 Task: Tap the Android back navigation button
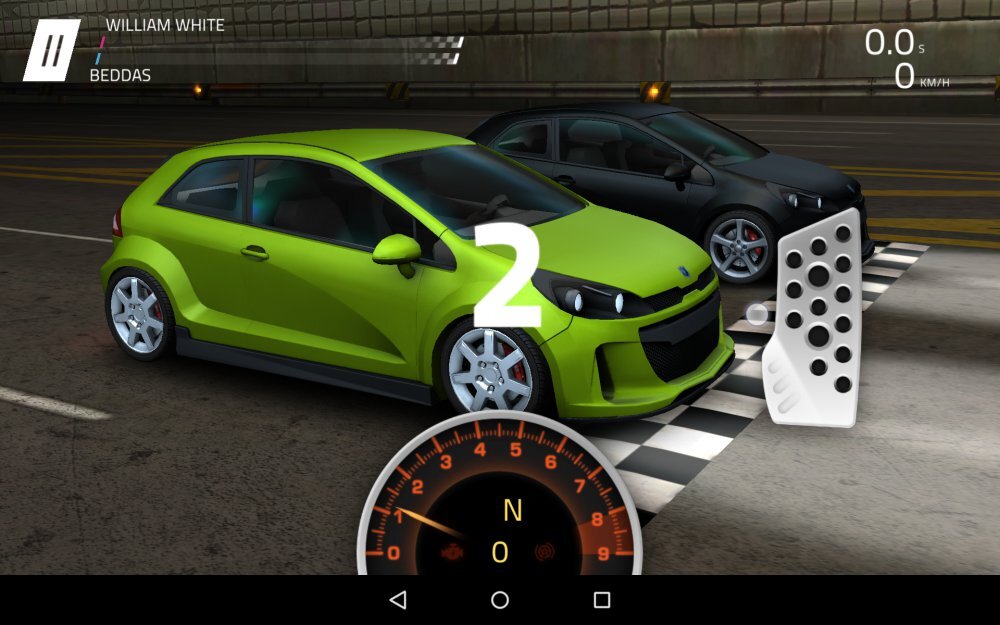[x=398, y=600]
